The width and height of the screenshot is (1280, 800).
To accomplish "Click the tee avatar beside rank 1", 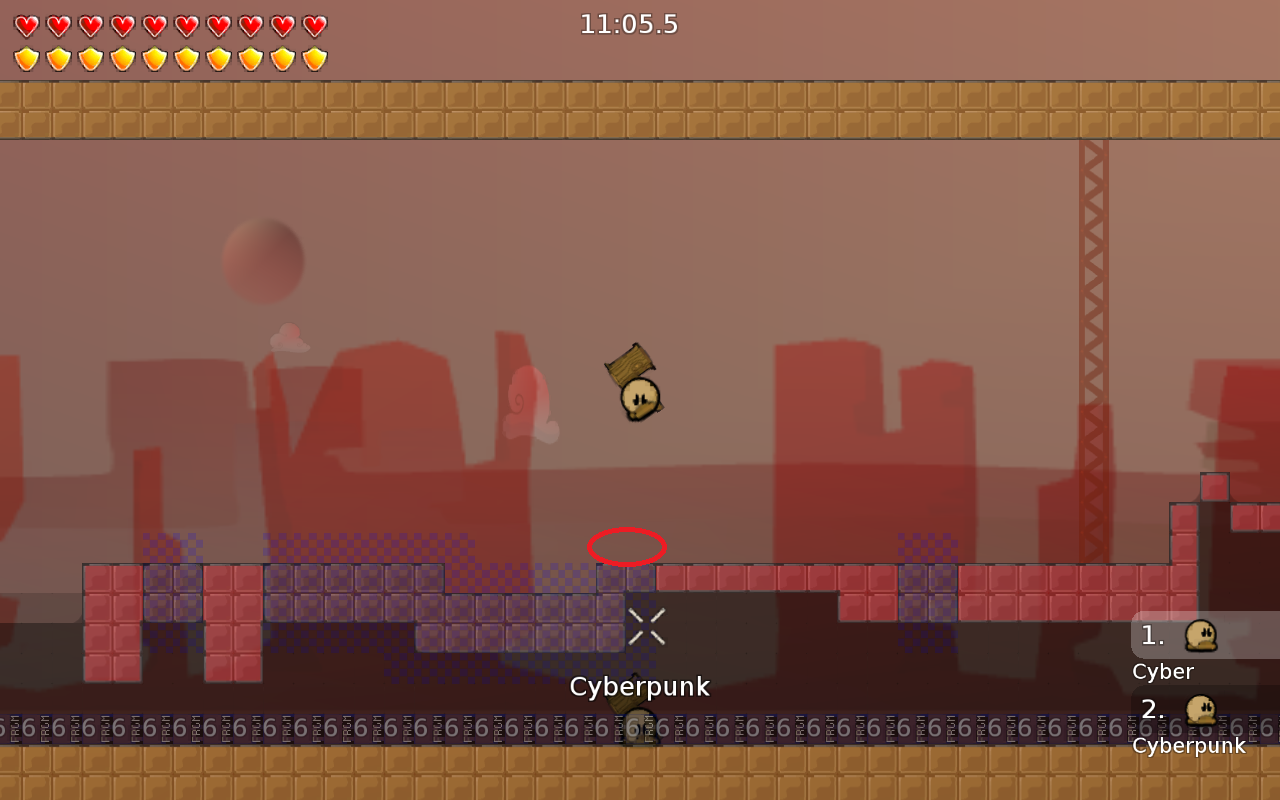I will tap(1201, 634).
